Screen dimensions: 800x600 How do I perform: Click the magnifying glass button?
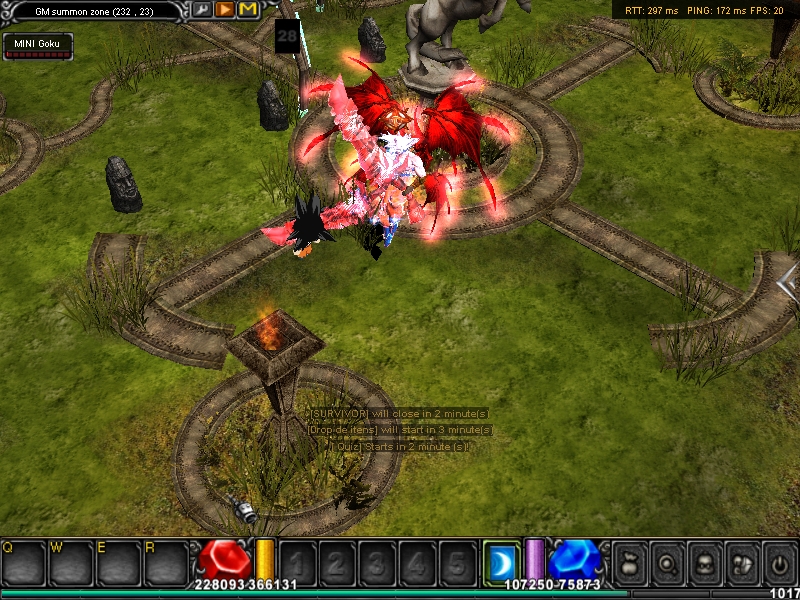point(667,562)
